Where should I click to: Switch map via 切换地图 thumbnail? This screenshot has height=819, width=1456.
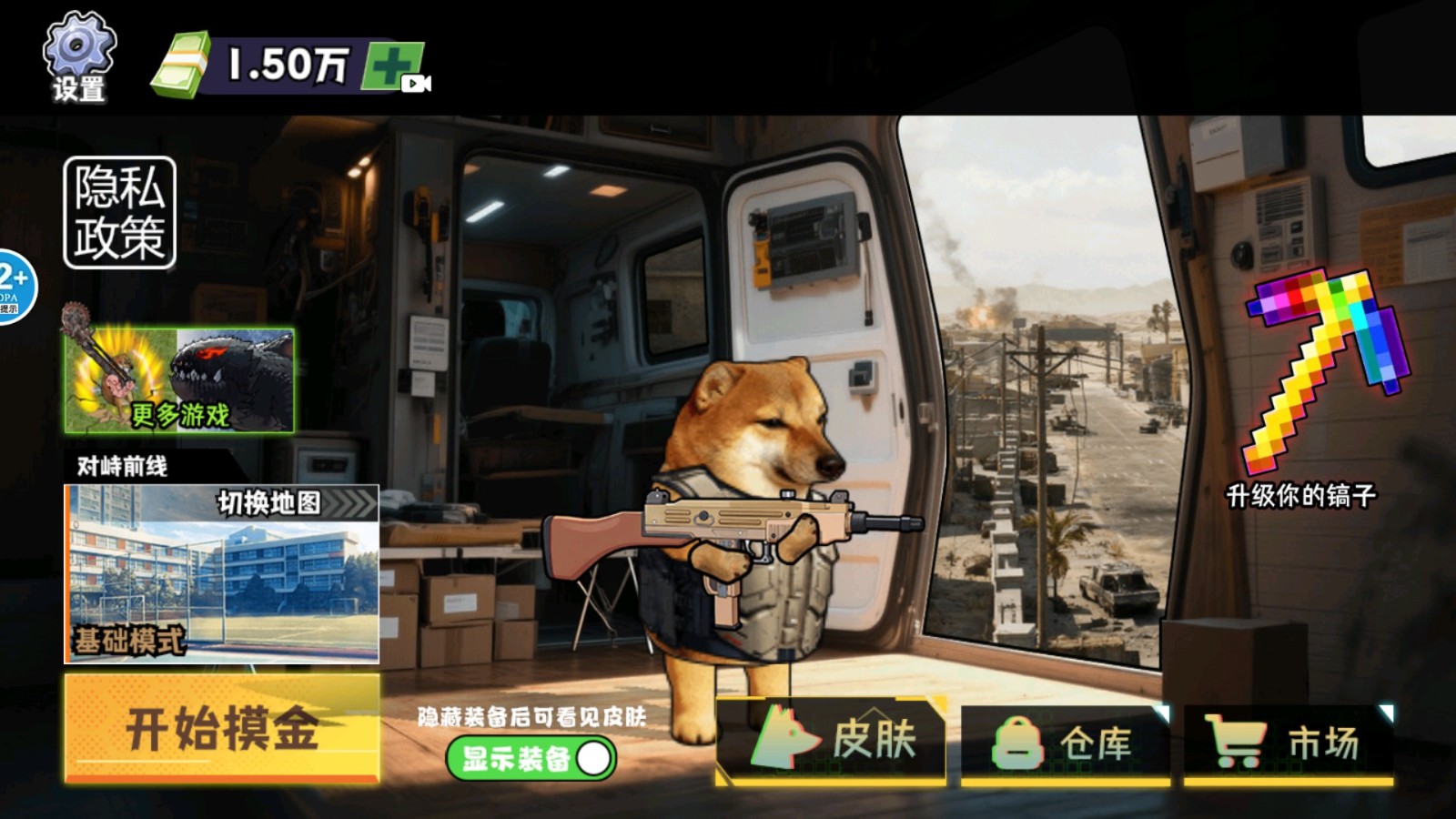point(221,573)
